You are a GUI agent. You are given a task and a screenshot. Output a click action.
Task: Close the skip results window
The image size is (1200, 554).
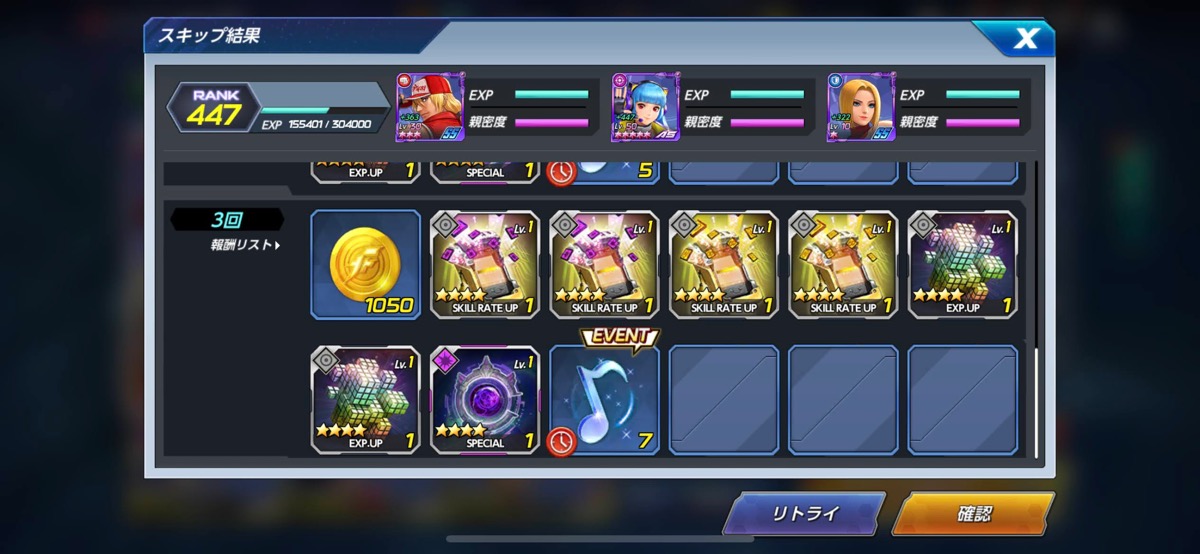(1026, 39)
